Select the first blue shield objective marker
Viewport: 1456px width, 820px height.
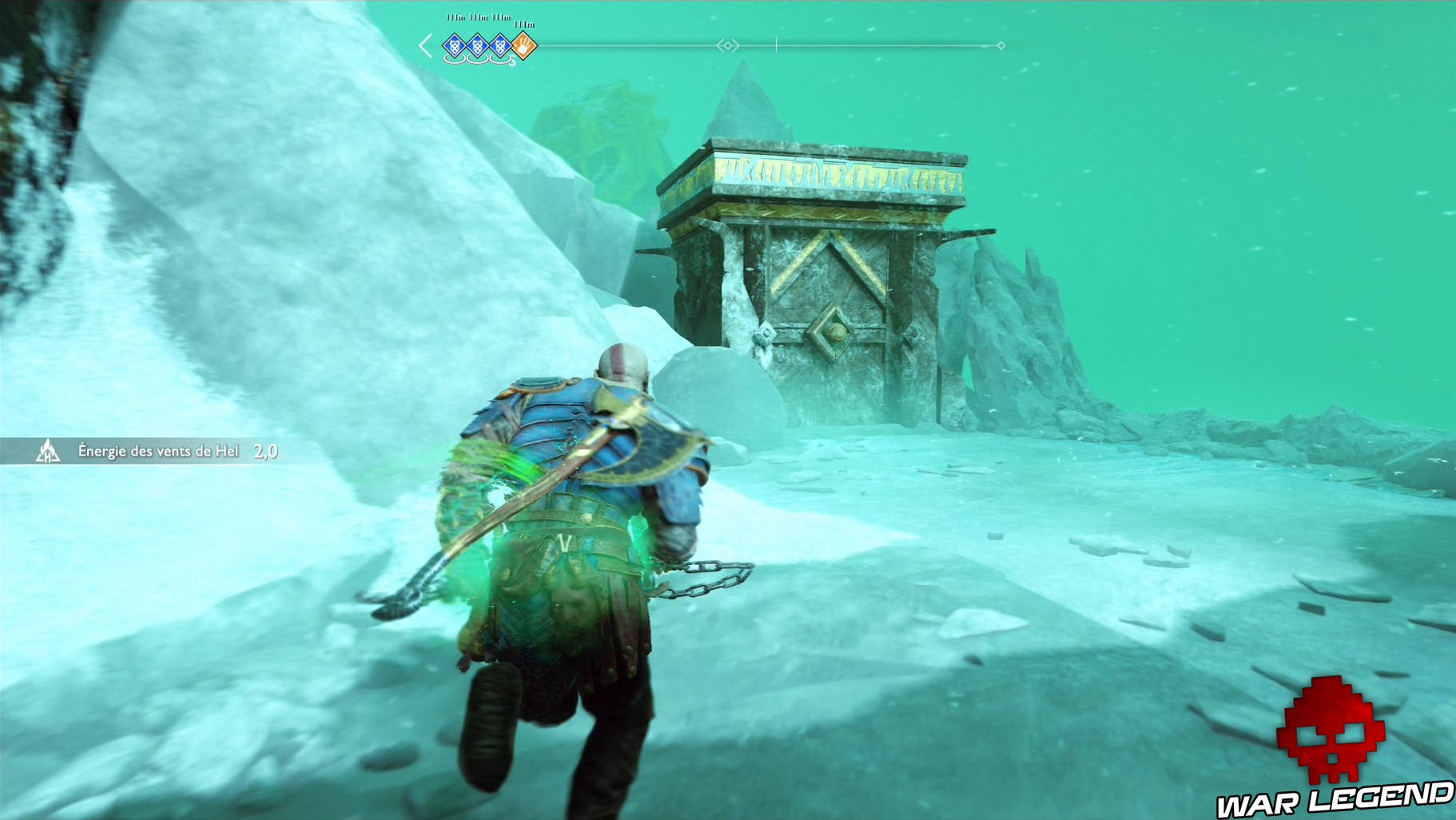tap(454, 45)
